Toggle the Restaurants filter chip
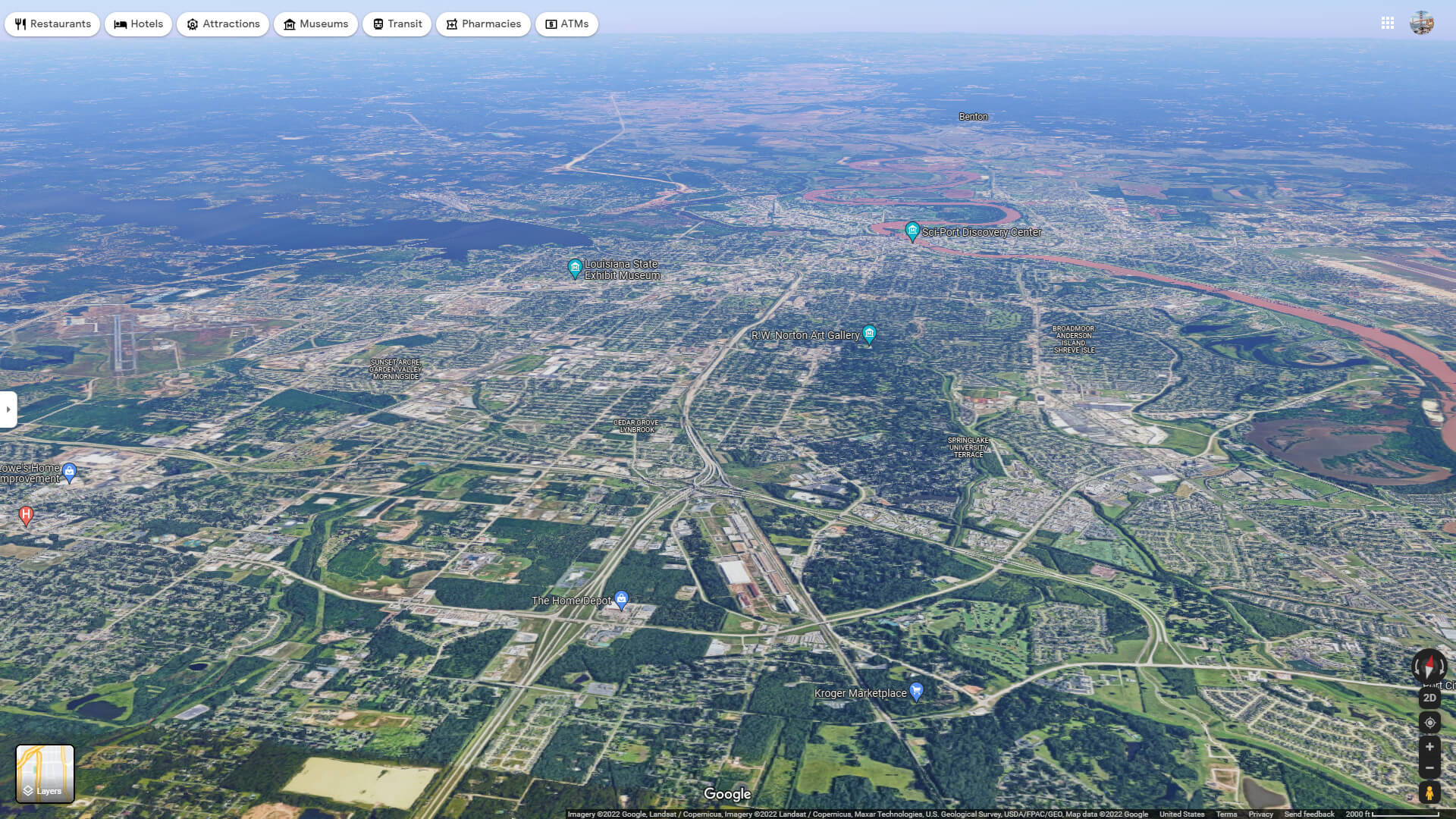This screenshot has width=1456, height=819. tap(52, 24)
